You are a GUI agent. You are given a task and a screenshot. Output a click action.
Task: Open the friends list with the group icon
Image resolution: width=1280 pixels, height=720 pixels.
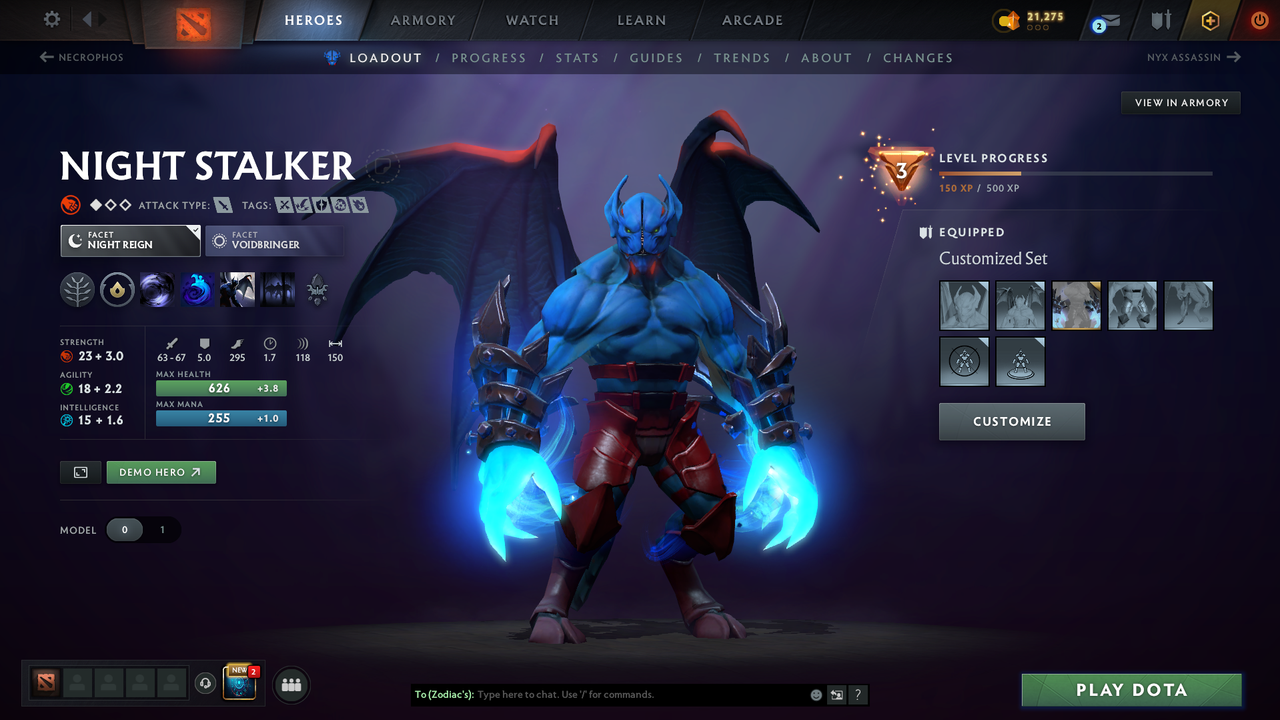(290, 684)
